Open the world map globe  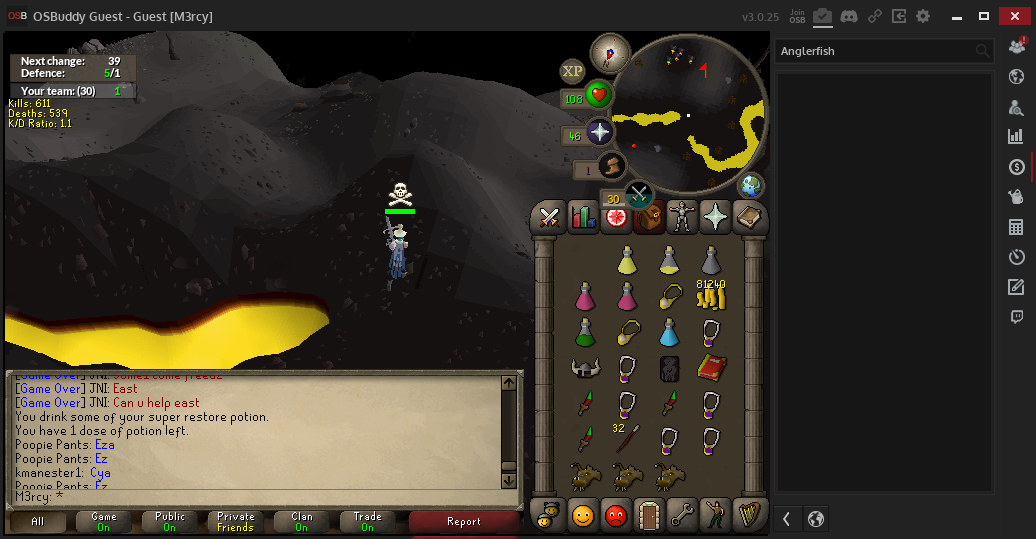(x=750, y=185)
